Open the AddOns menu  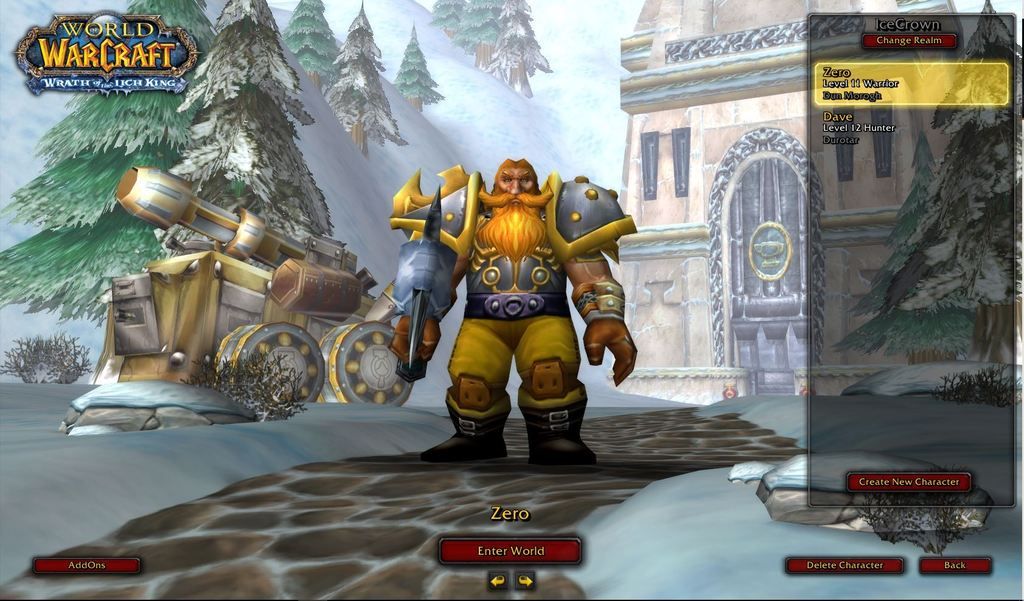click(87, 565)
